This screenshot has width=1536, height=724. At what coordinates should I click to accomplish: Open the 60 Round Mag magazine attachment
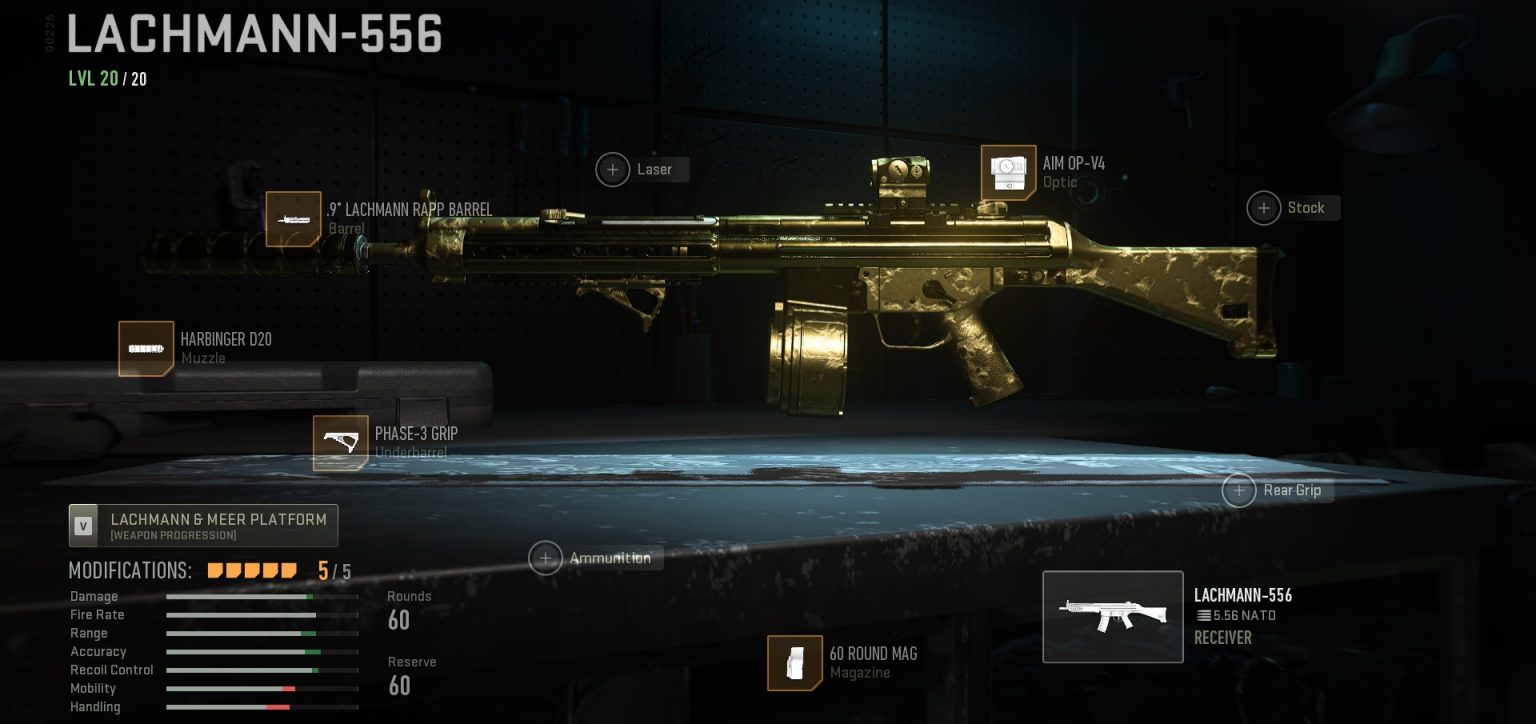click(795, 663)
